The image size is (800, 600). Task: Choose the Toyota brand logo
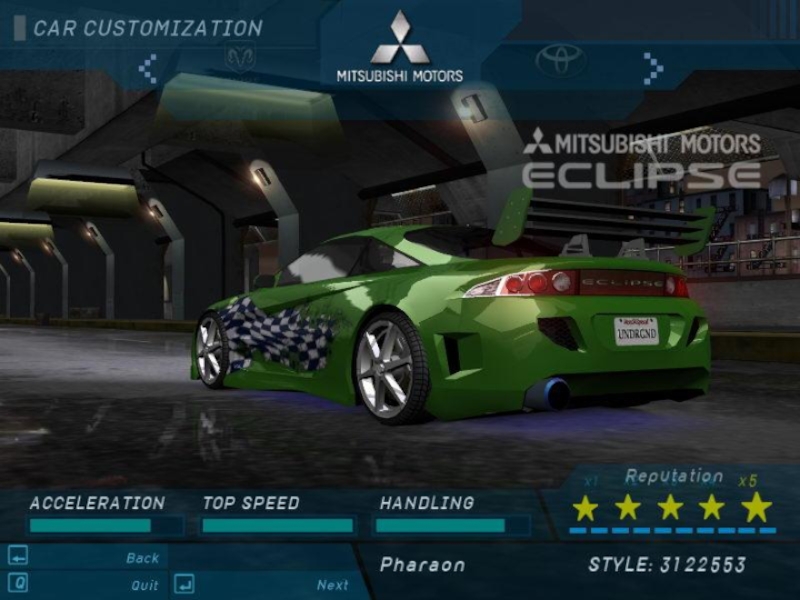point(560,60)
